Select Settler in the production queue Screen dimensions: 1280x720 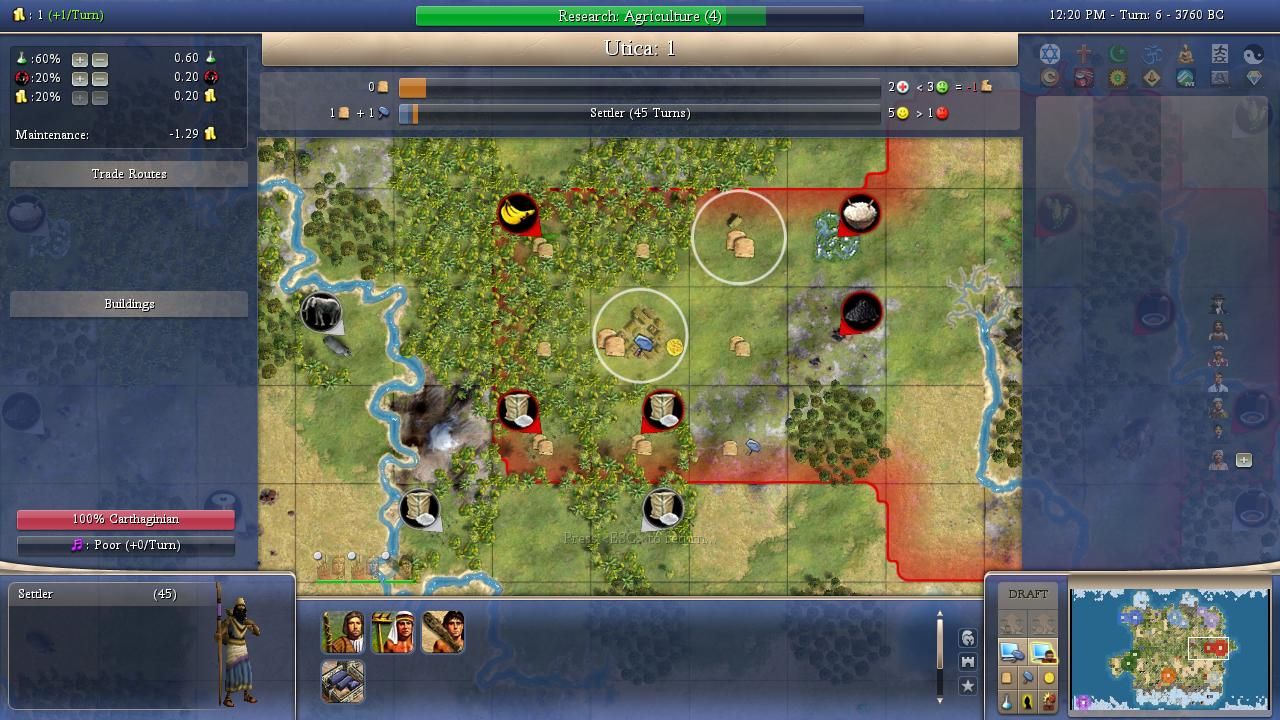pyautogui.click(x=96, y=594)
